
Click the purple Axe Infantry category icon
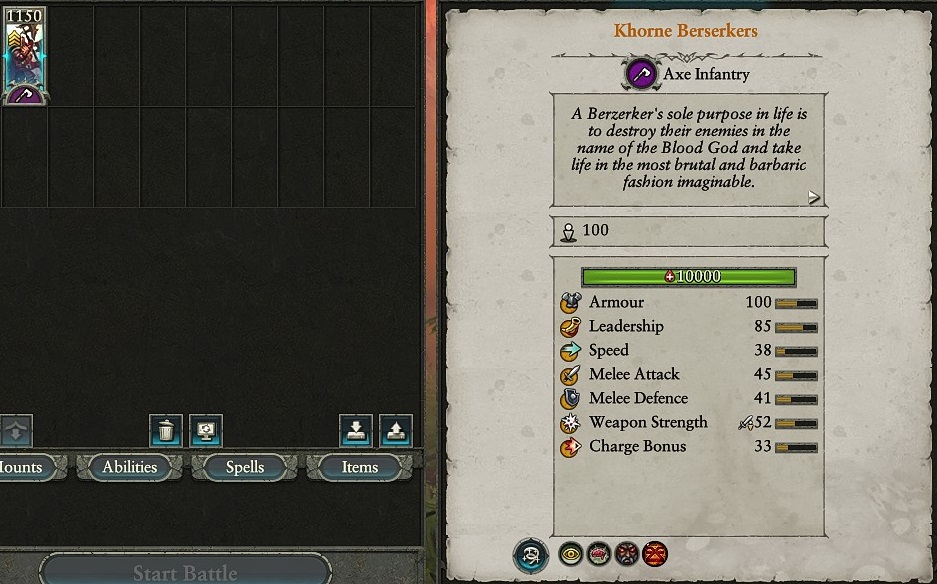tap(641, 74)
